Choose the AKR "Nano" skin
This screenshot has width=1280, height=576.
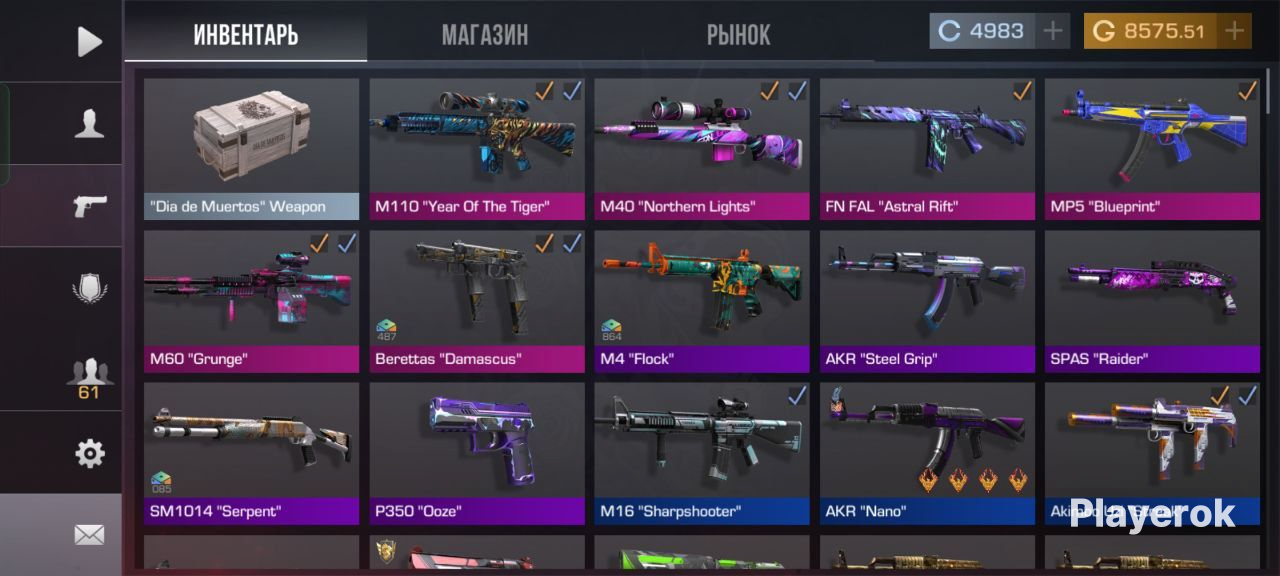927,453
